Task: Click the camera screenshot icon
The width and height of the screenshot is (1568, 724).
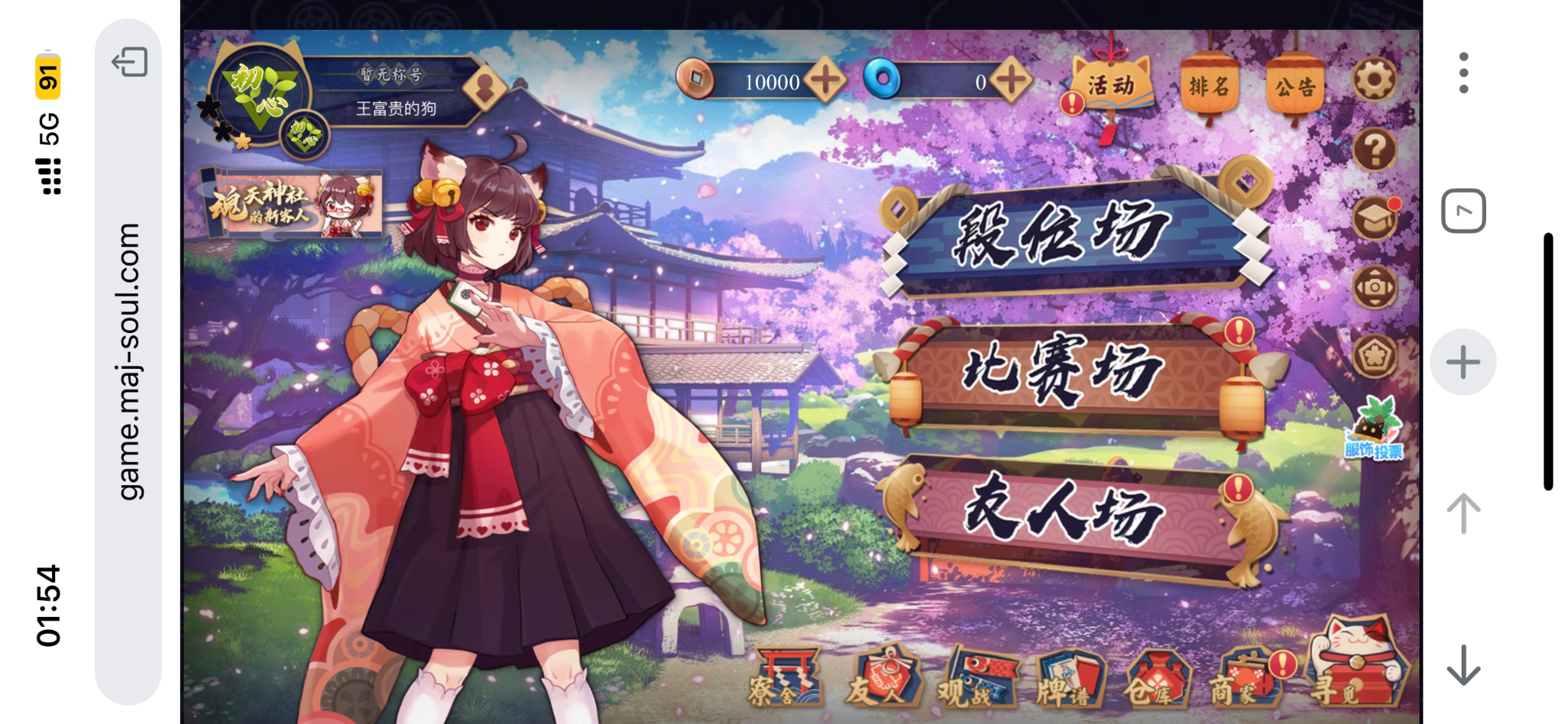Action: coord(1374,288)
